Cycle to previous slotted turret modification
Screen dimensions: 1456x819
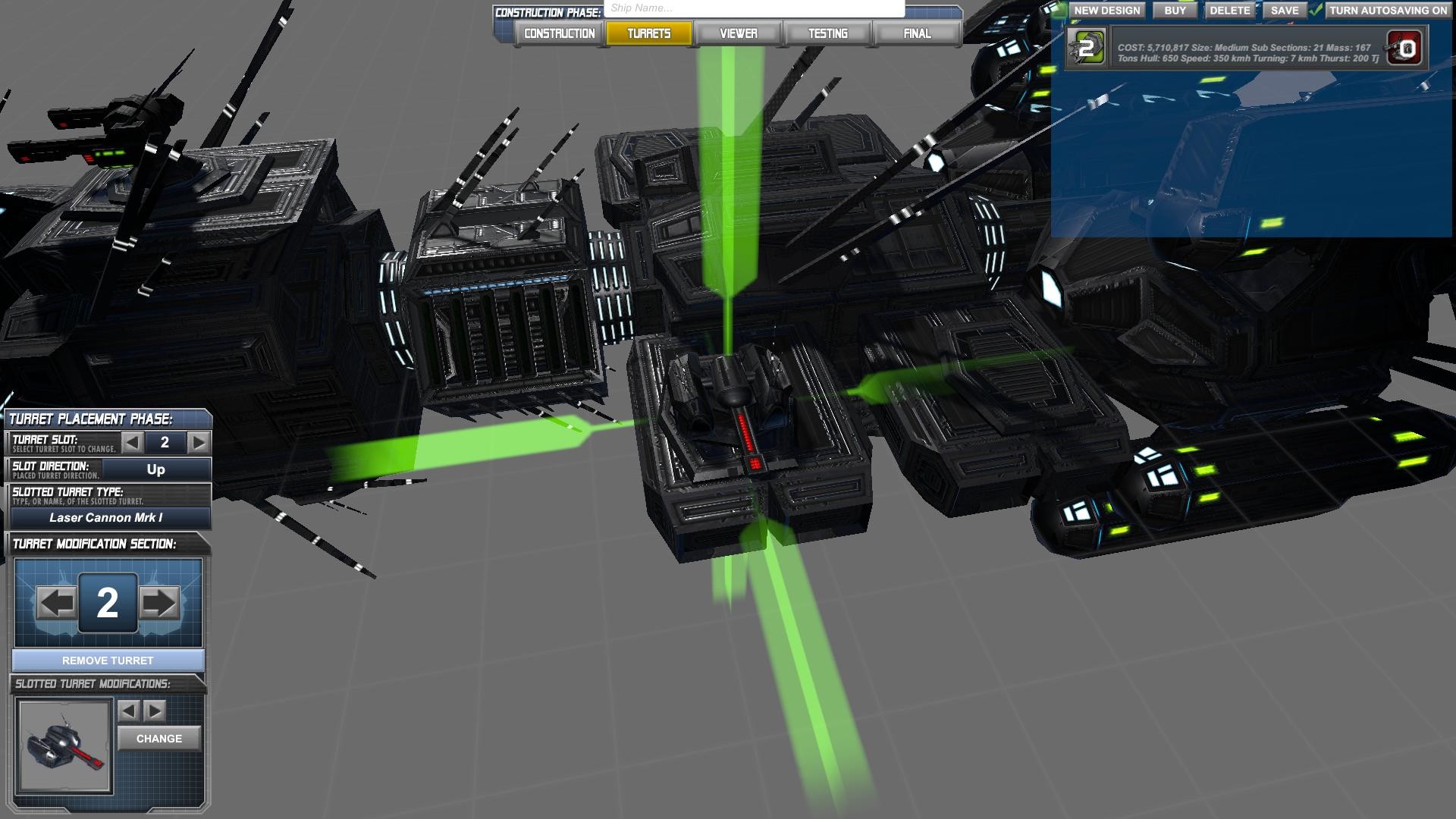point(128,711)
